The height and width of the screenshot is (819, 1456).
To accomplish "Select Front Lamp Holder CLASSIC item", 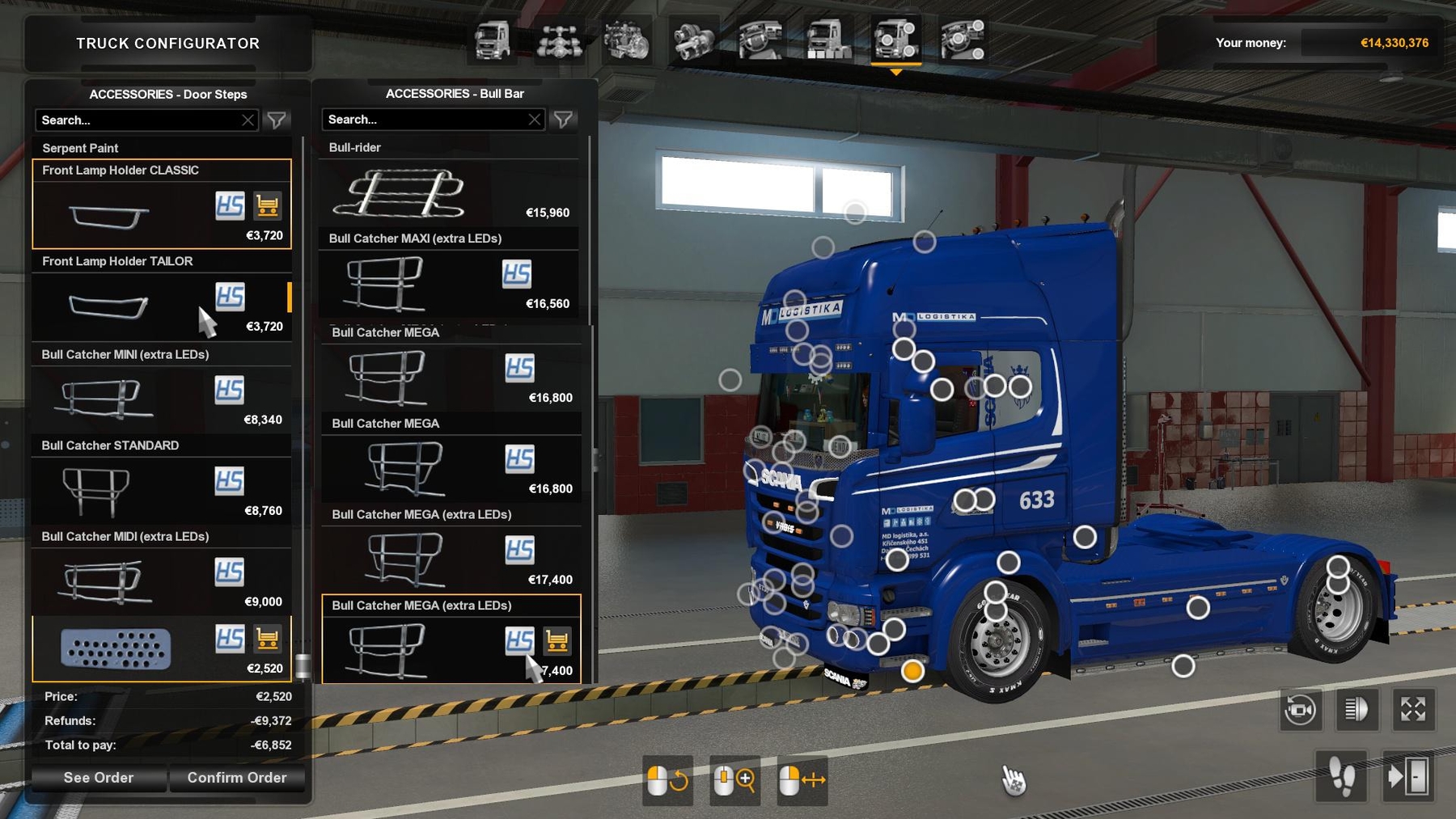I will click(162, 205).
